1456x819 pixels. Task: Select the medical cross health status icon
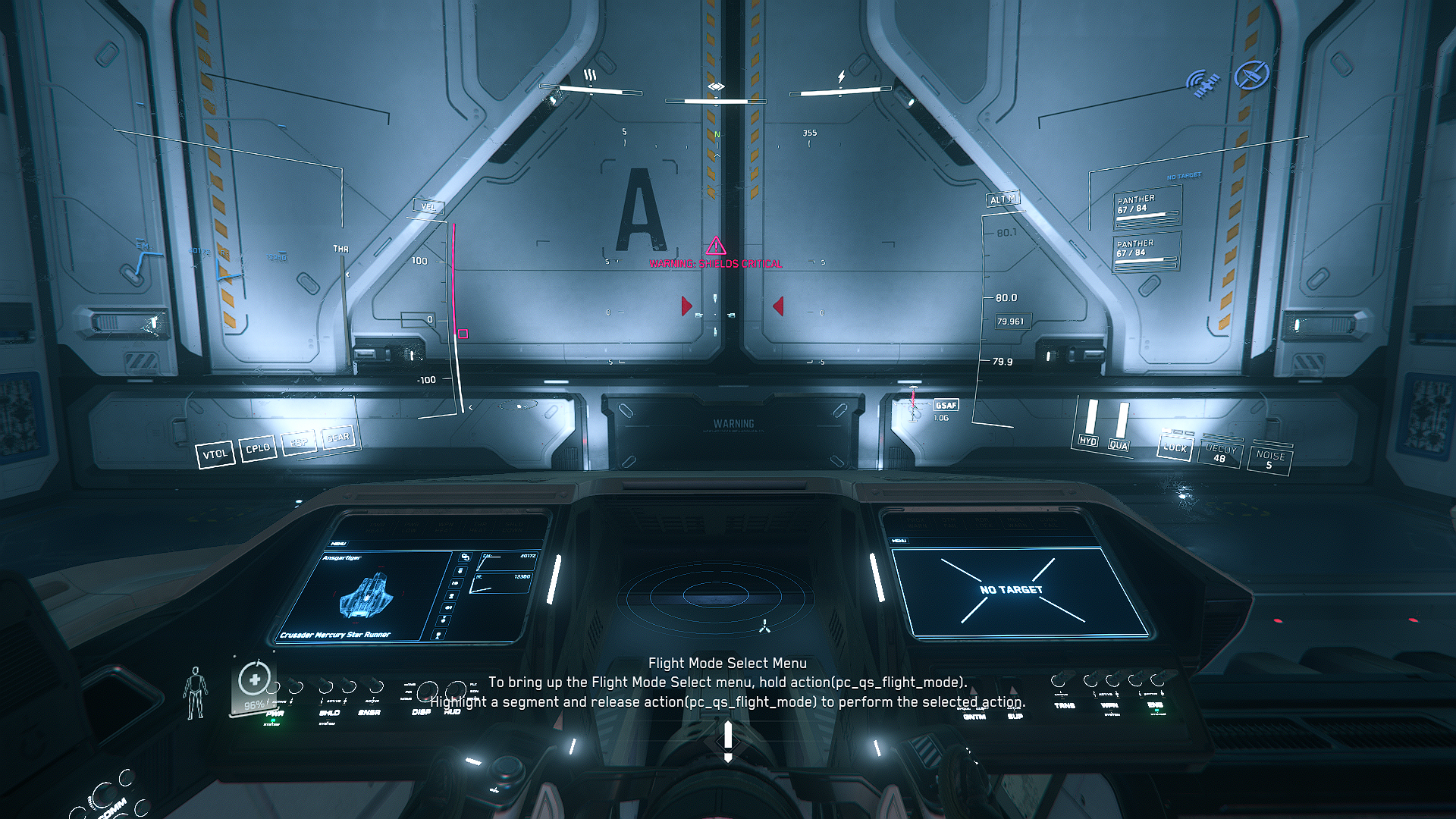(254, 679)
